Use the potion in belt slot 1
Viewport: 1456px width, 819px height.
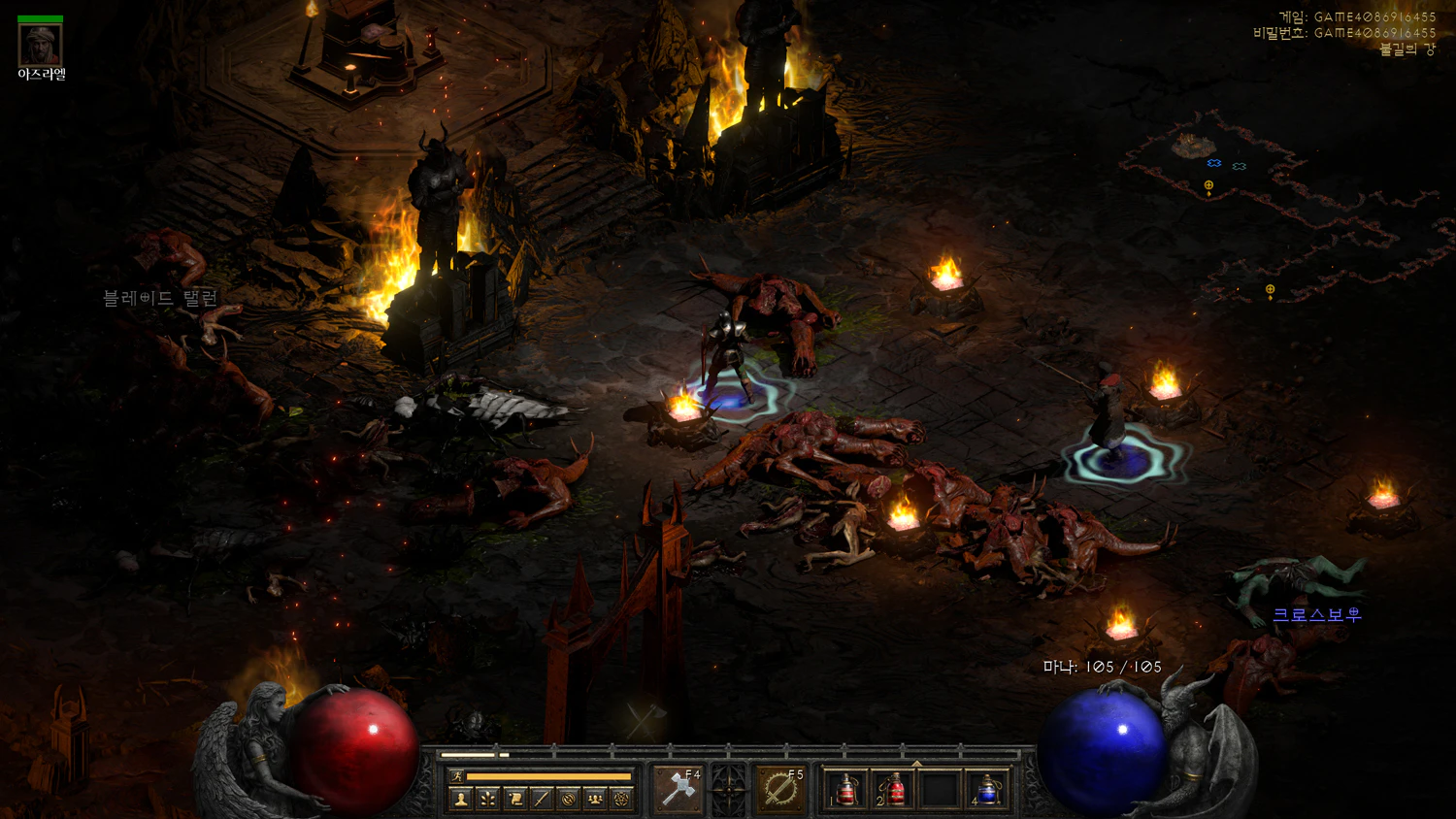[x=846, y=790]
